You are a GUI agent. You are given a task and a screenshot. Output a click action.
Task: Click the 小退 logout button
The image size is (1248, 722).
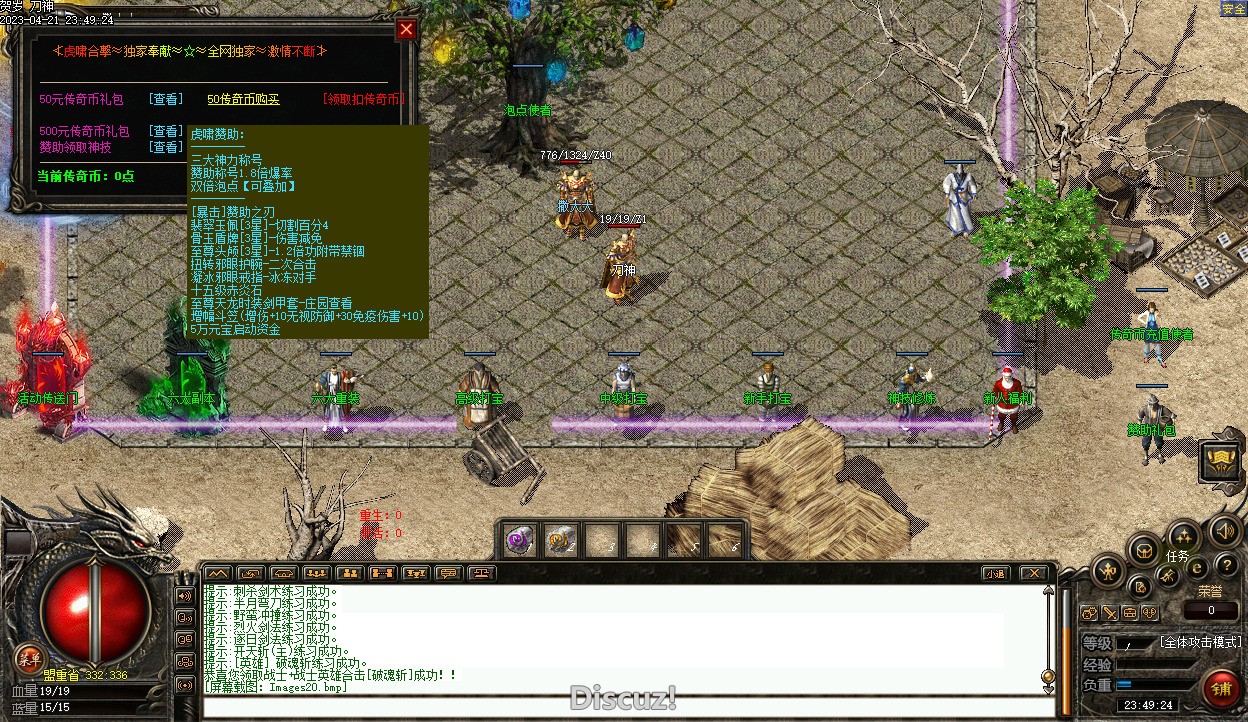tap(994, 573)
